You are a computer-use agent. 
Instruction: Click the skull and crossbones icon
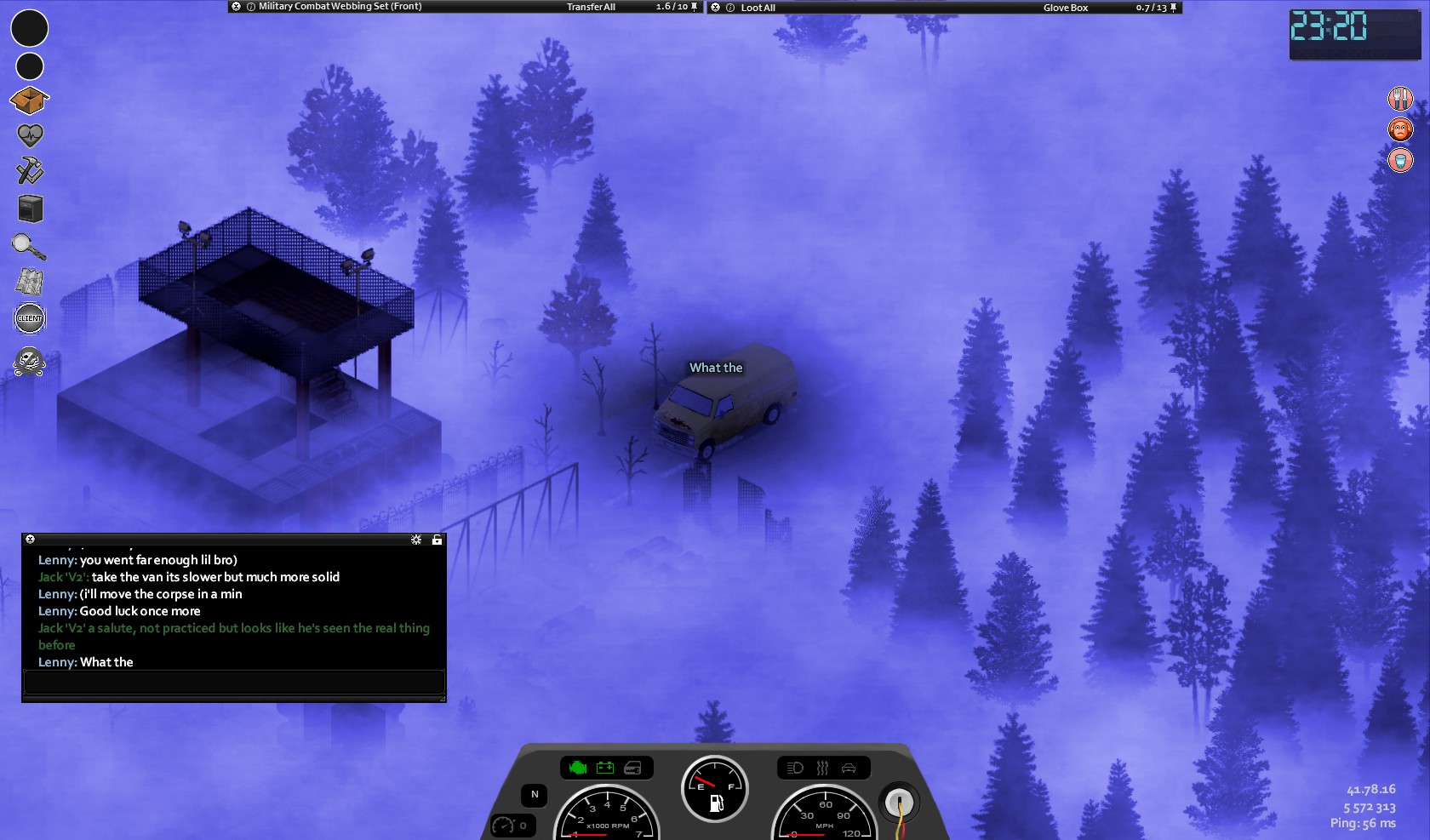click(29, 362)
